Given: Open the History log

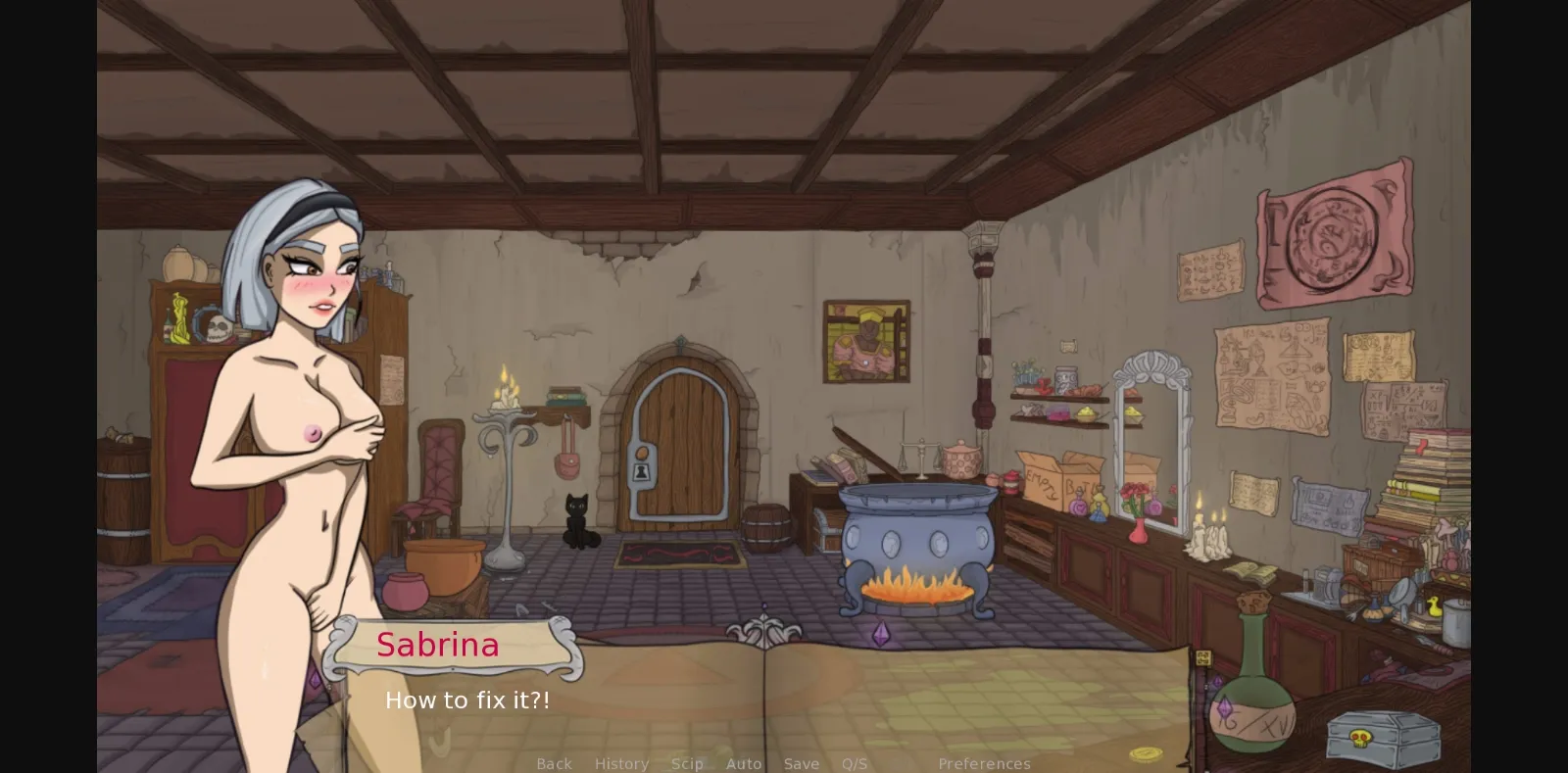Looking at the screenshot, I should point(621,763).
